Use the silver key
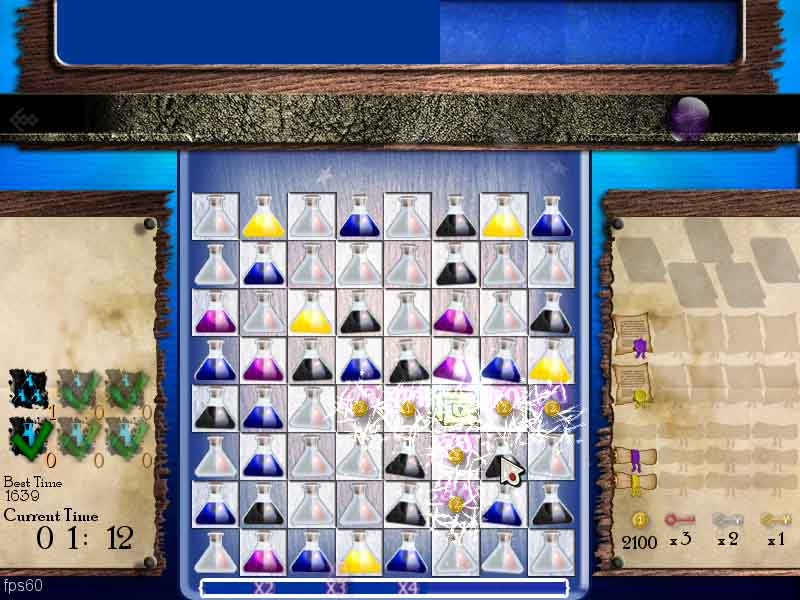Screen dimensions: 800x600 (x=727, y=520)
